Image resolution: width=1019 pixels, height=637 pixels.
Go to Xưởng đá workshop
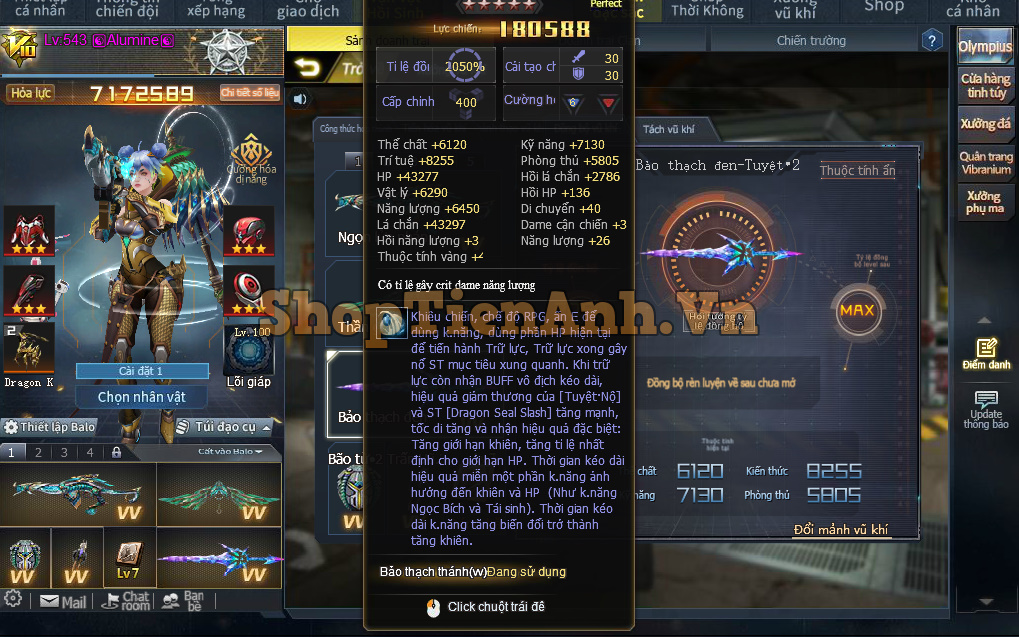985,124
